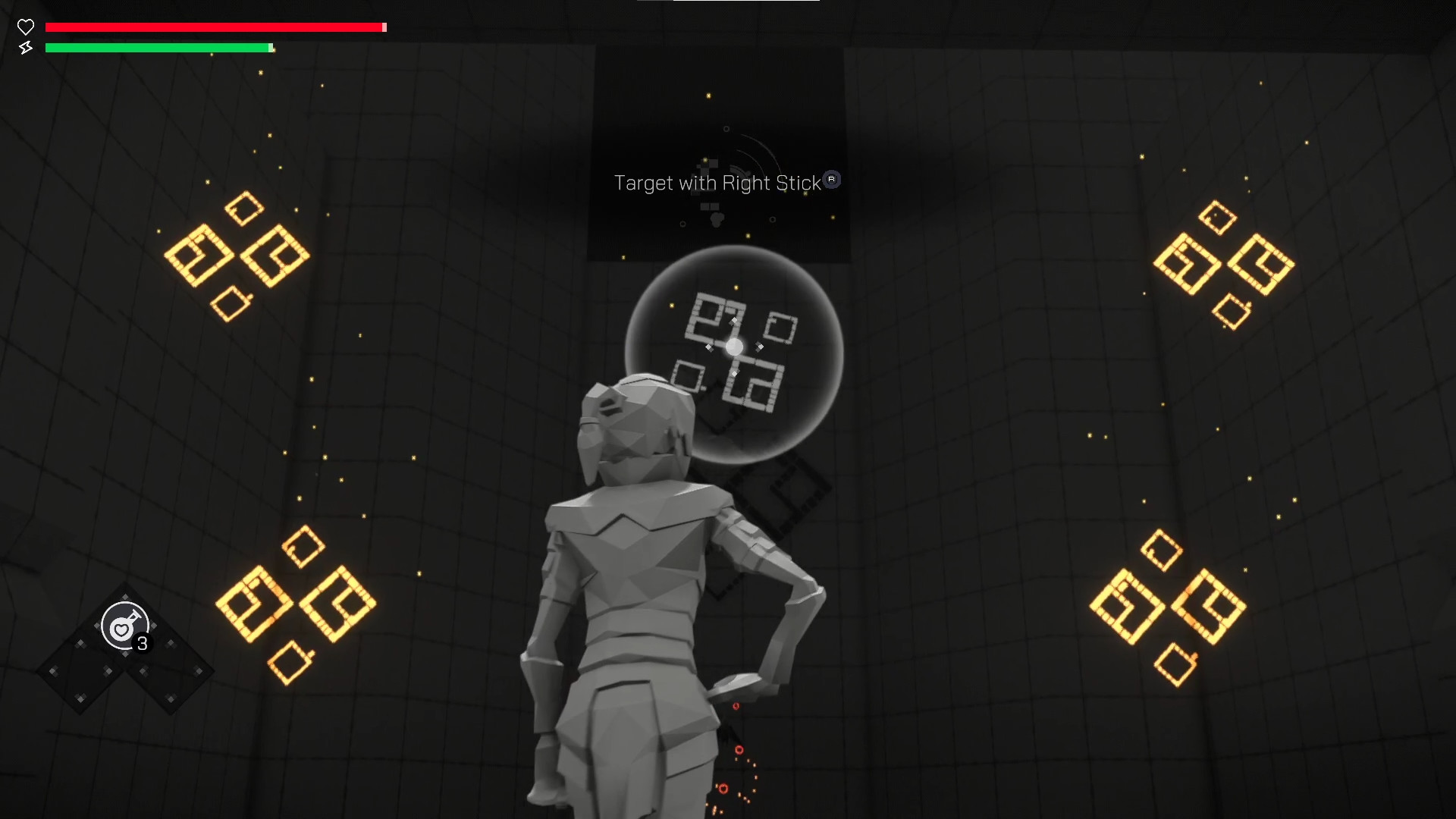Click the heart icon beside the health bar
1456x819 pixels.
tap(26, 27)
